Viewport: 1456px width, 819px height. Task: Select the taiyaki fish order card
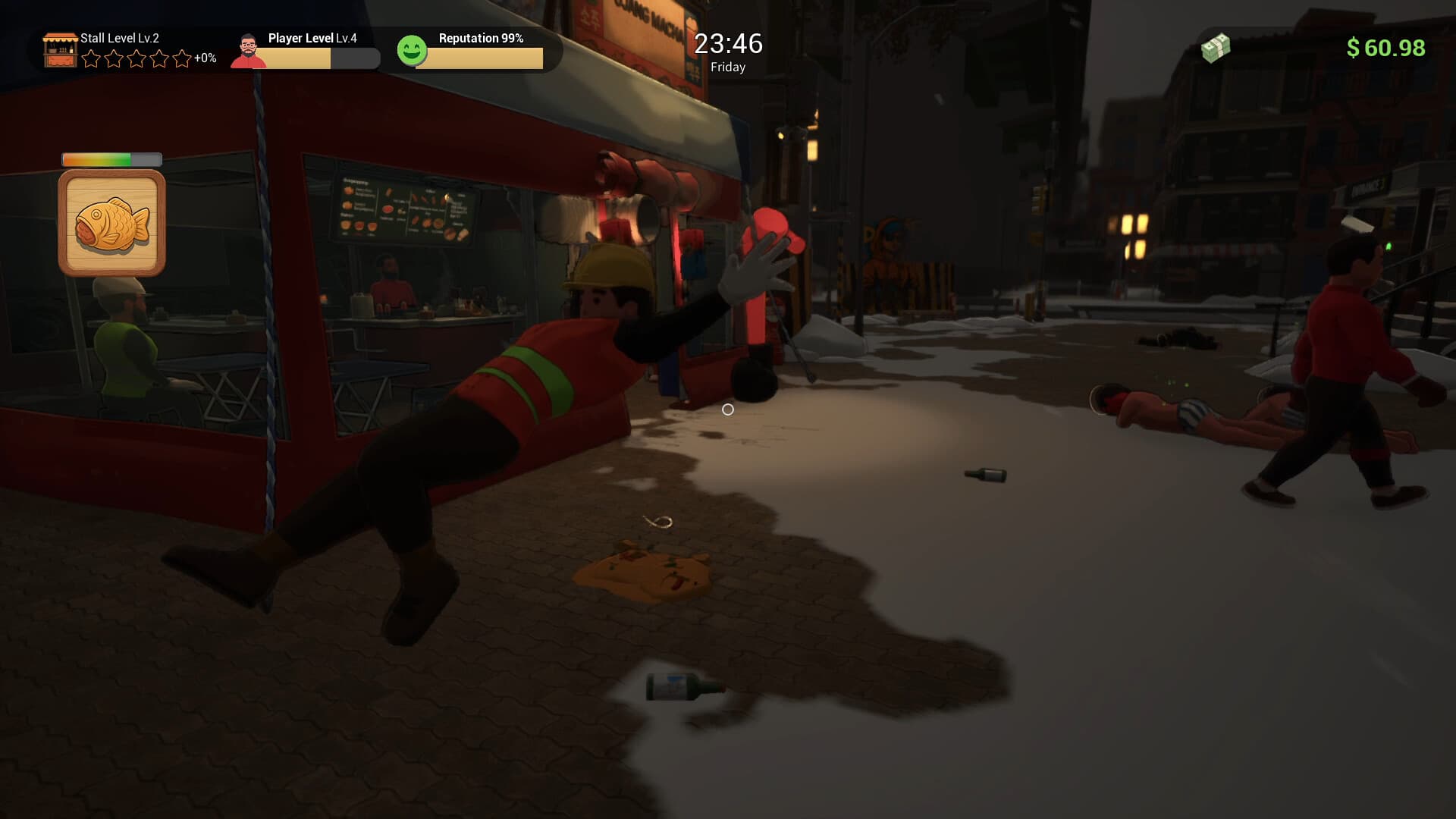[x=111, y=222]
